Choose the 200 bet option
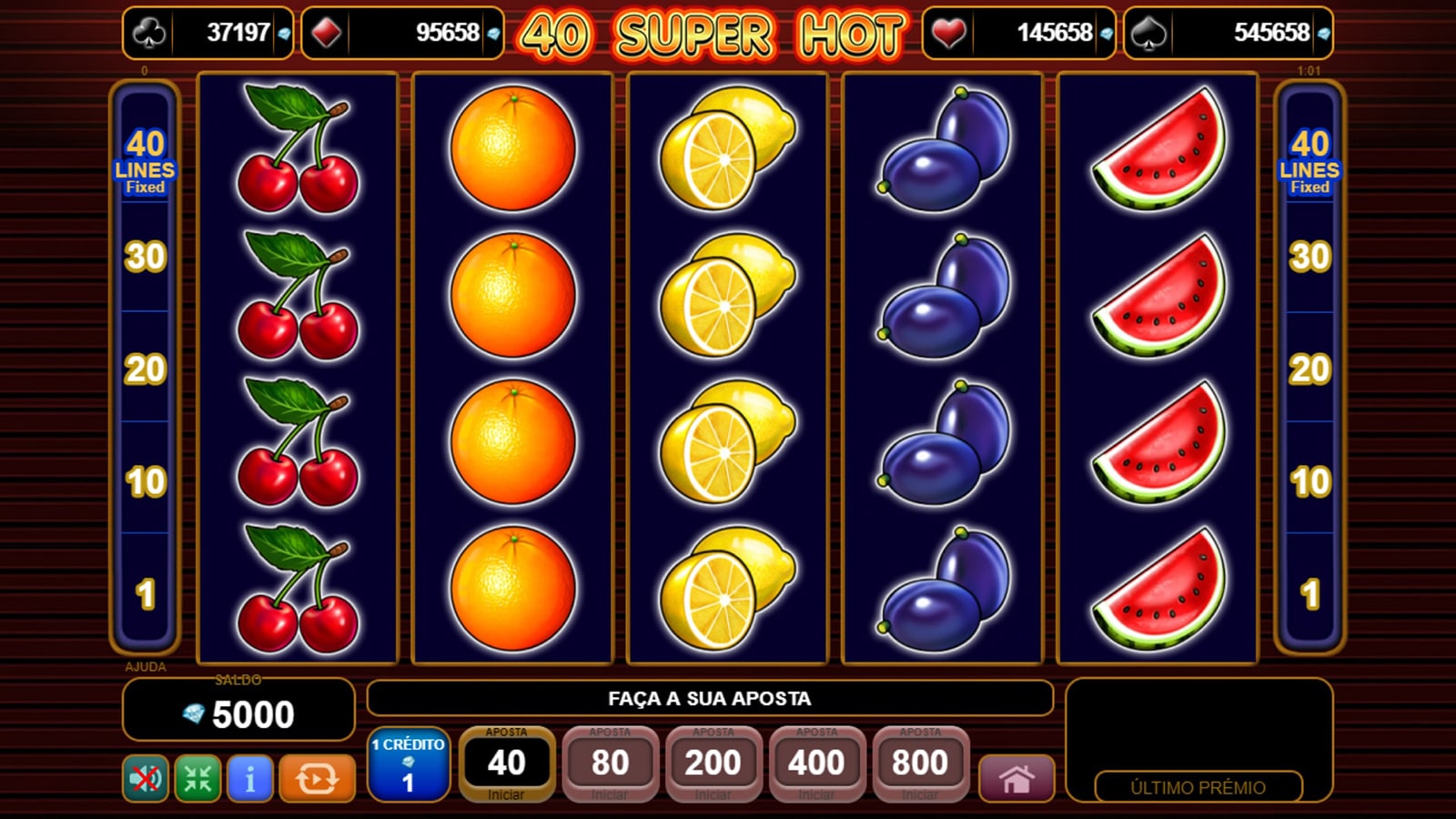Screen dimensions: 1456x819 [x=713, y=763]
